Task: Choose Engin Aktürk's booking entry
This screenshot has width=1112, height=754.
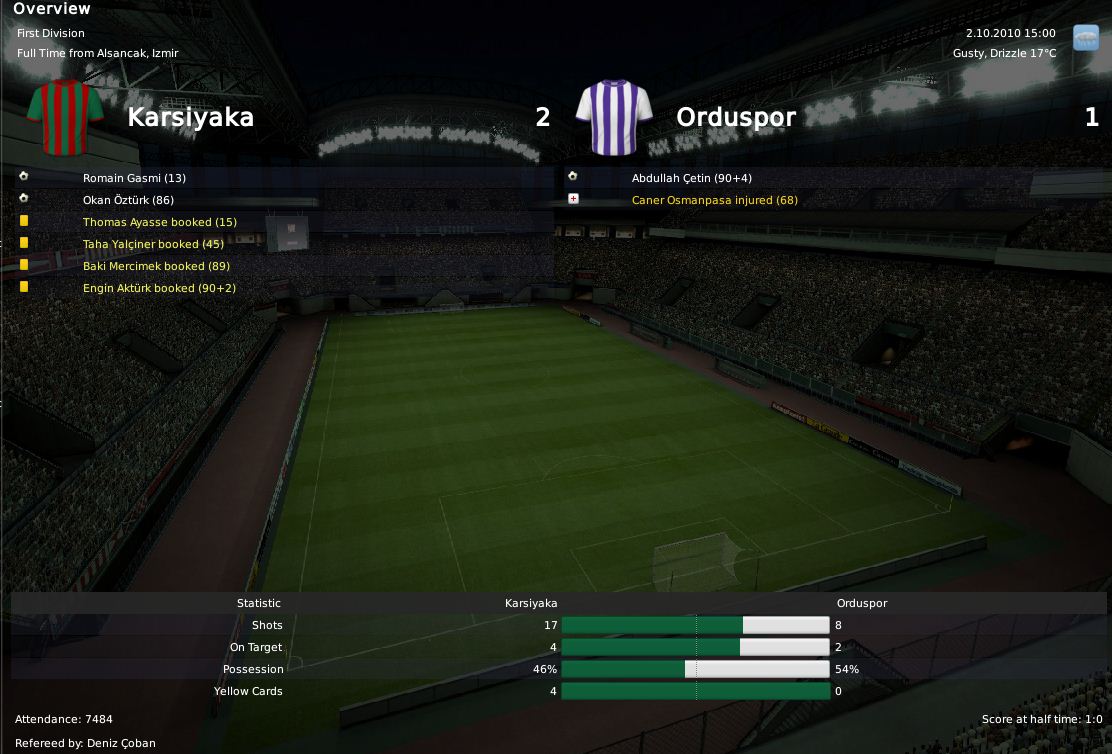Action: coord(159,288)
